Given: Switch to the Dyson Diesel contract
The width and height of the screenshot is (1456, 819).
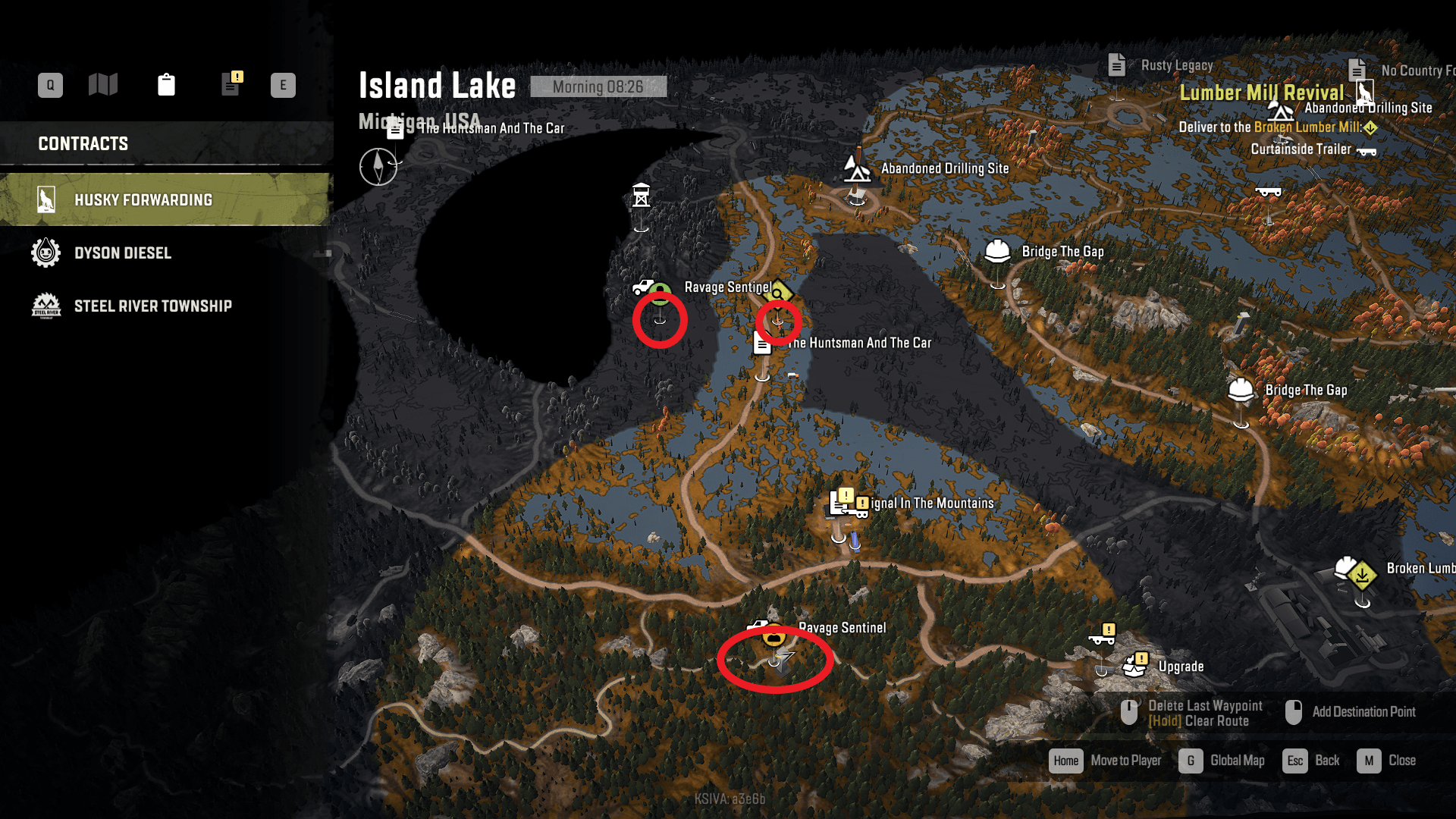Looking at the screenshot, I should tap(123, 253).
